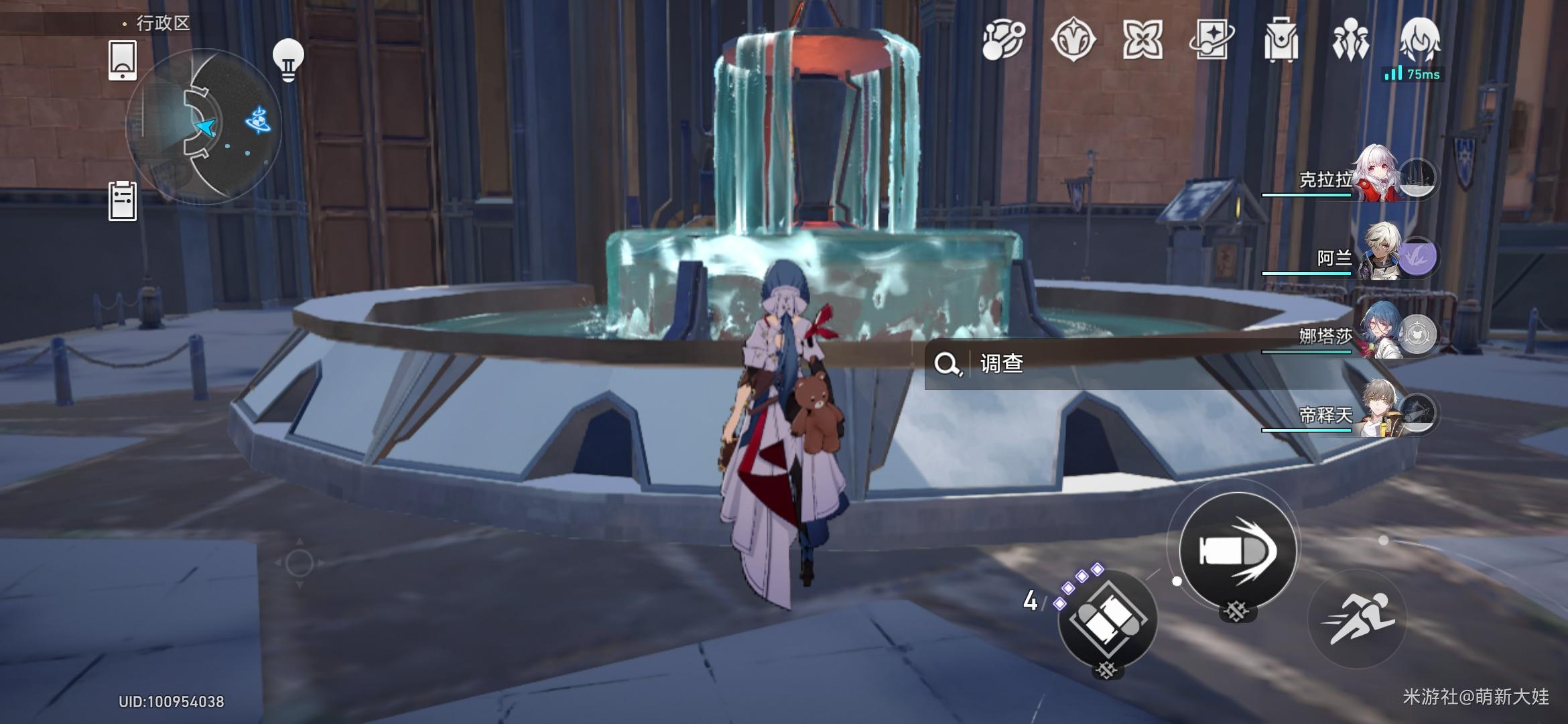Open the Warp star-card icon
The image size is (1568, 724).
pos(1212,40)
